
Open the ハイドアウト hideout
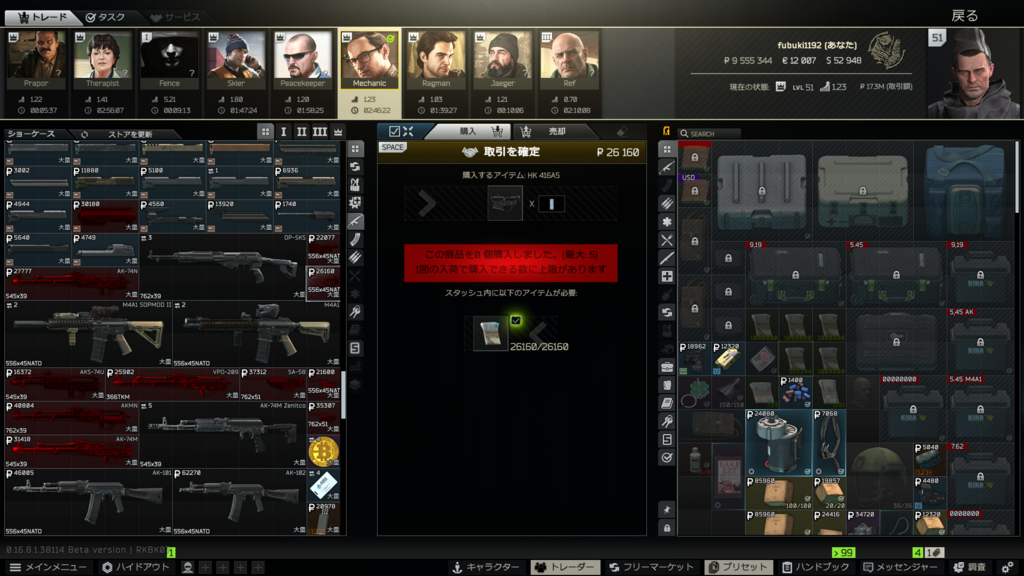[136, 567]
